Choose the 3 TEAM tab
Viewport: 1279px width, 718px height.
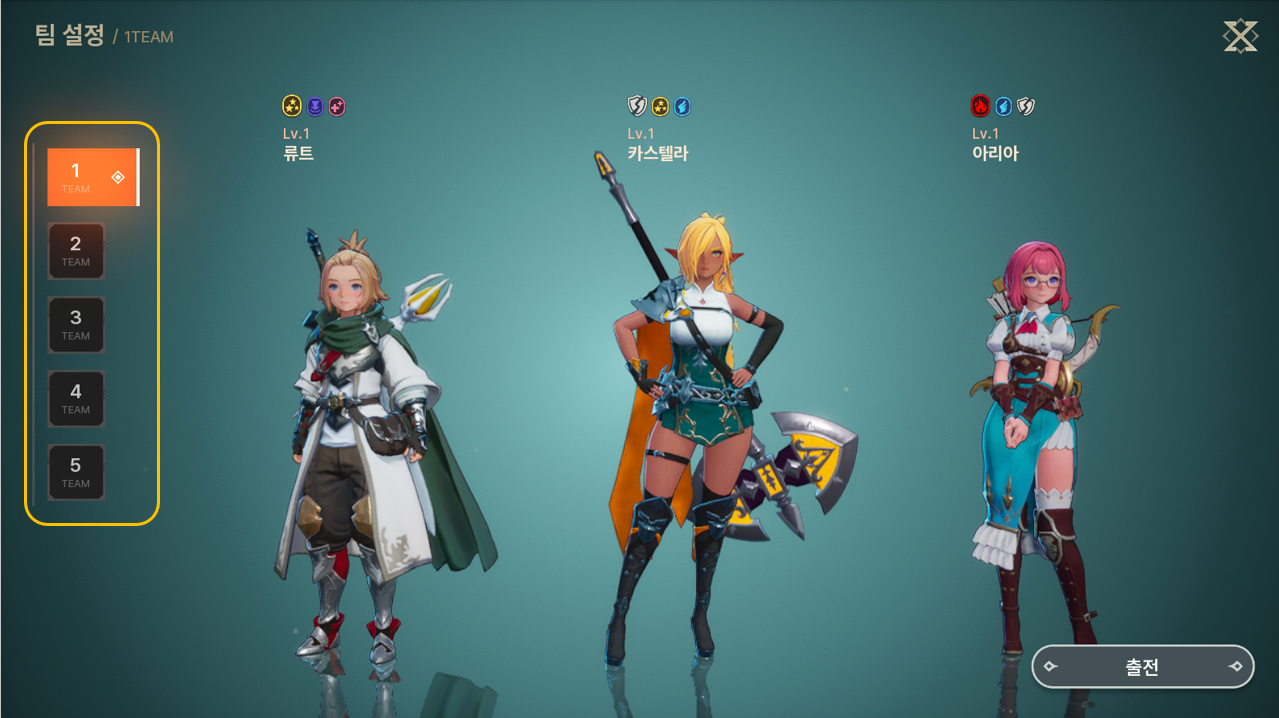[76, 325]
